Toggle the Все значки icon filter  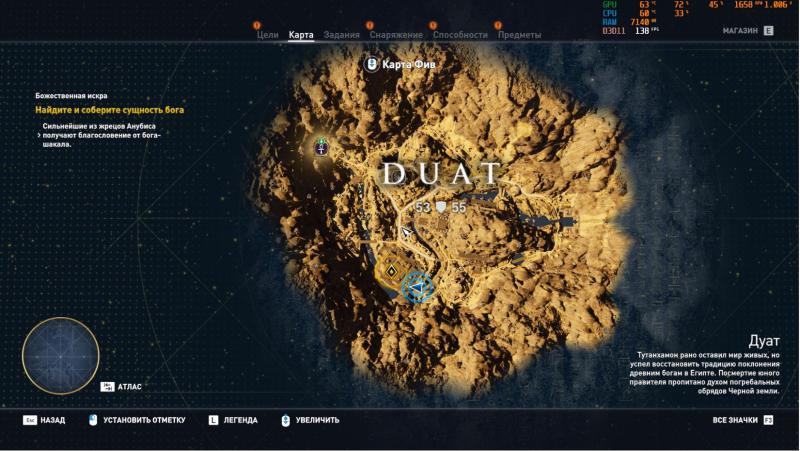742,420
